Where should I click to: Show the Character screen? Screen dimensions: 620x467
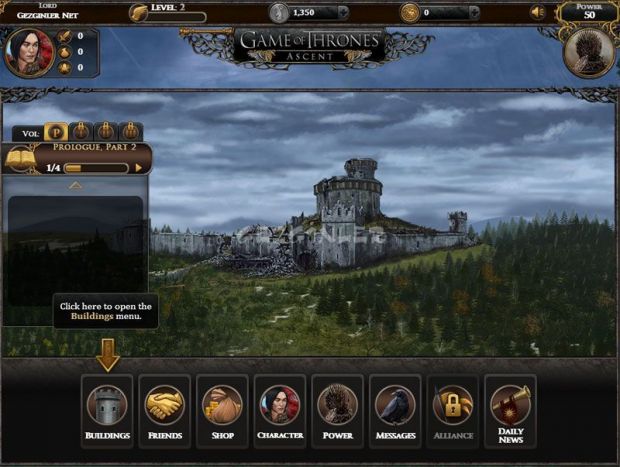[x=280, y=411]
